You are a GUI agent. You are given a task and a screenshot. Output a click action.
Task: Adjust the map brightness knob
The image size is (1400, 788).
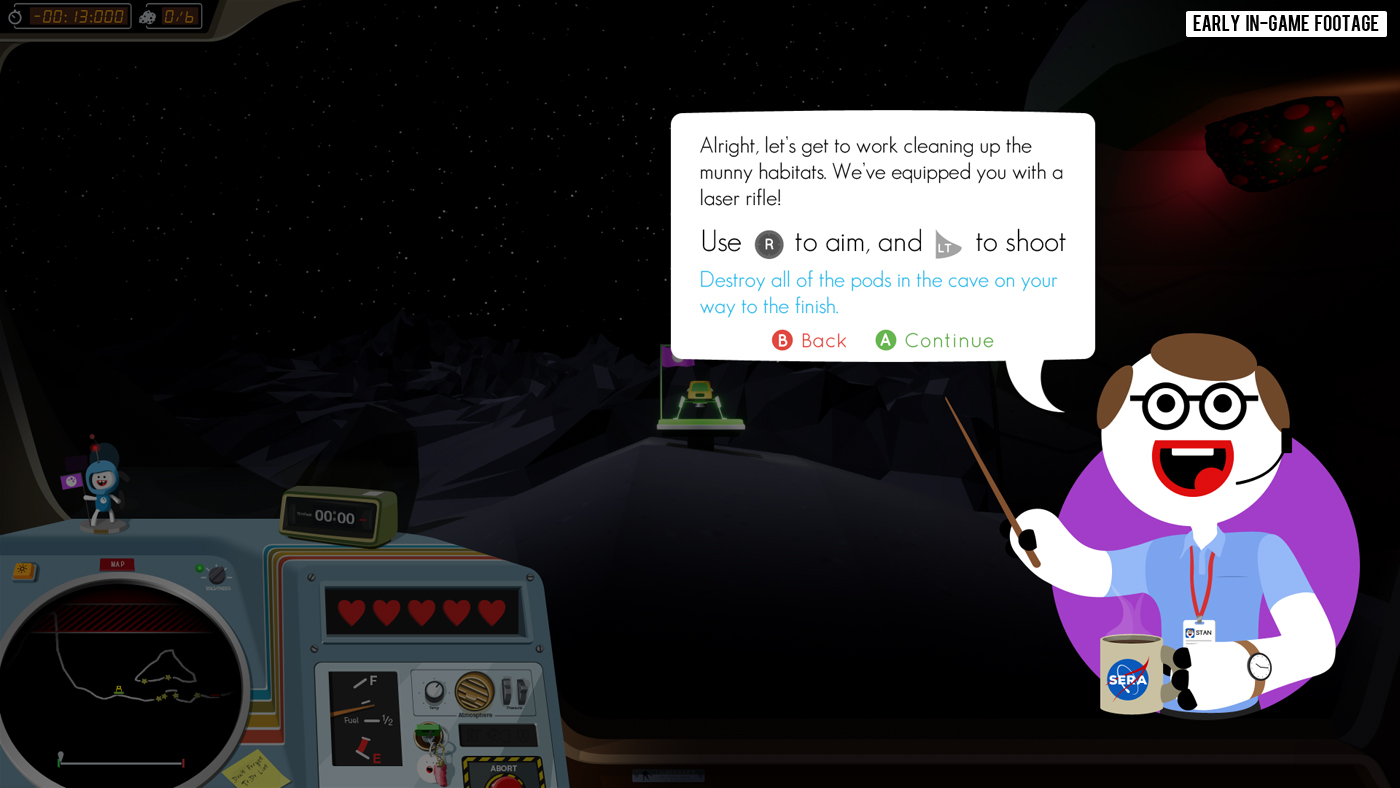pyautogui.click(x=216, y=575)
